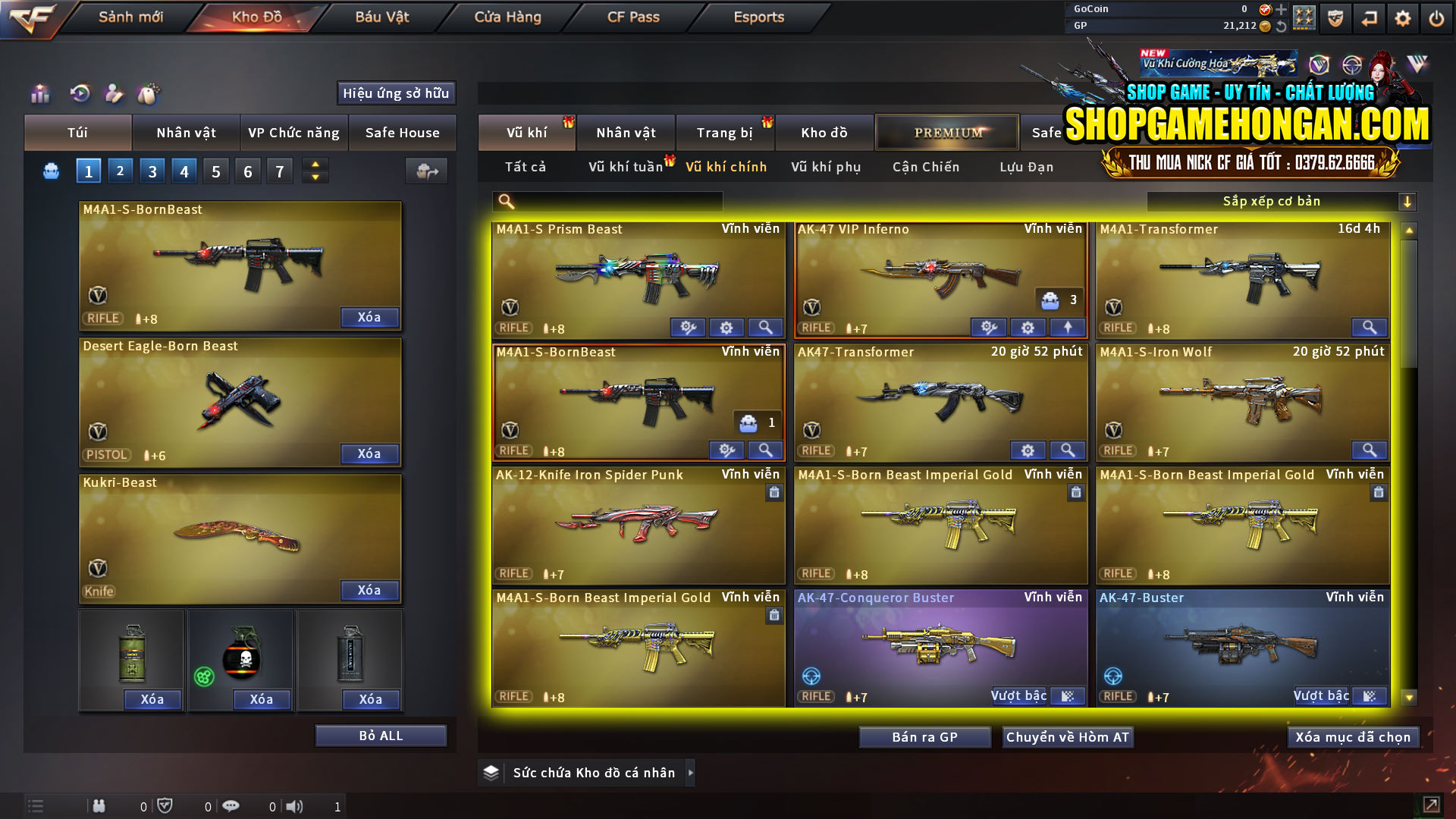Toggle inventory bag slot 2
Image resolution: width=1456 pixels, height=819 pixels.
pos(120,171)
